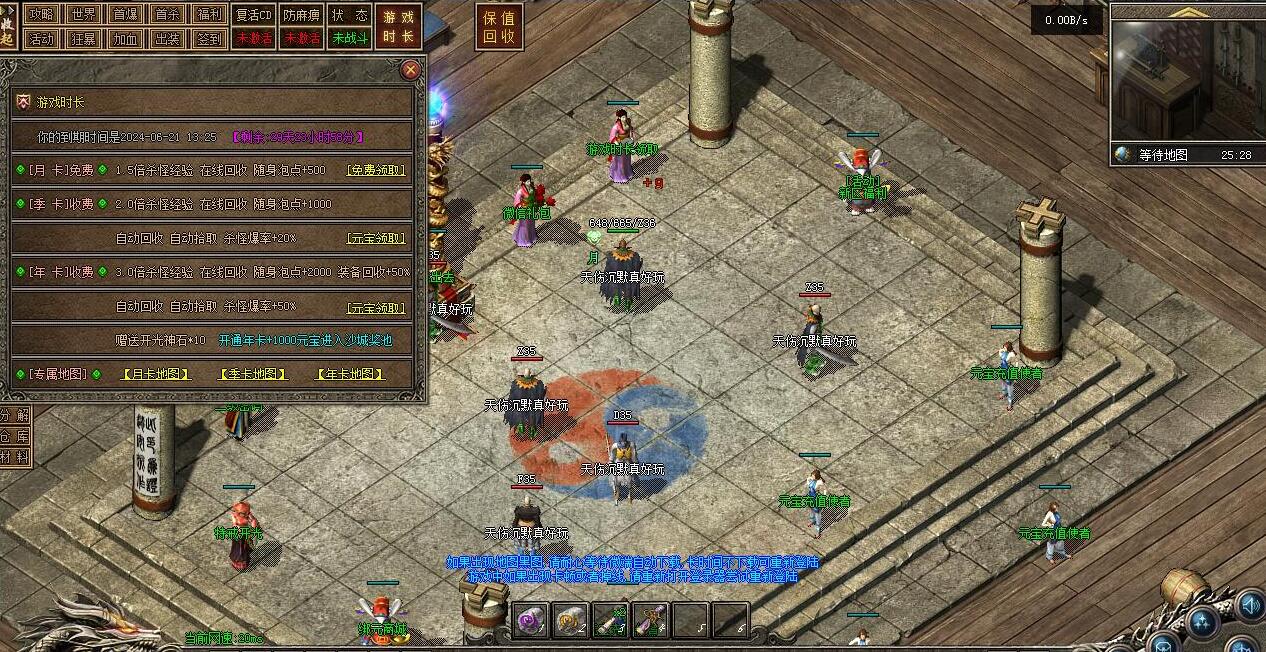Open the 首爆 menu
1266x652 pixels.
[x=126, y=14]
